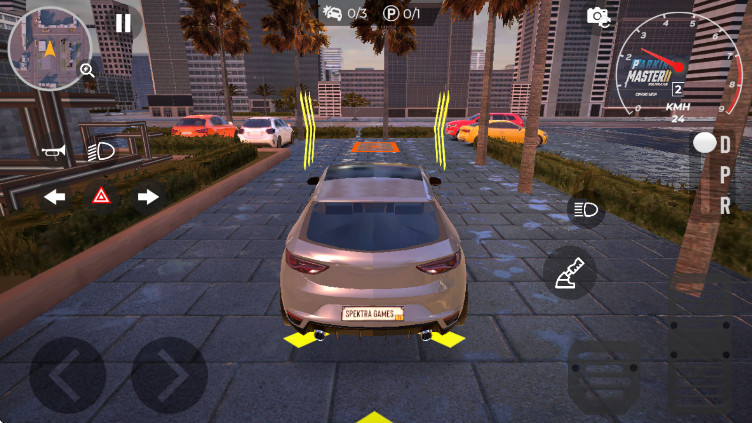Tap the brake pedal
The image size is (752, 423).
tap(603, 376)
